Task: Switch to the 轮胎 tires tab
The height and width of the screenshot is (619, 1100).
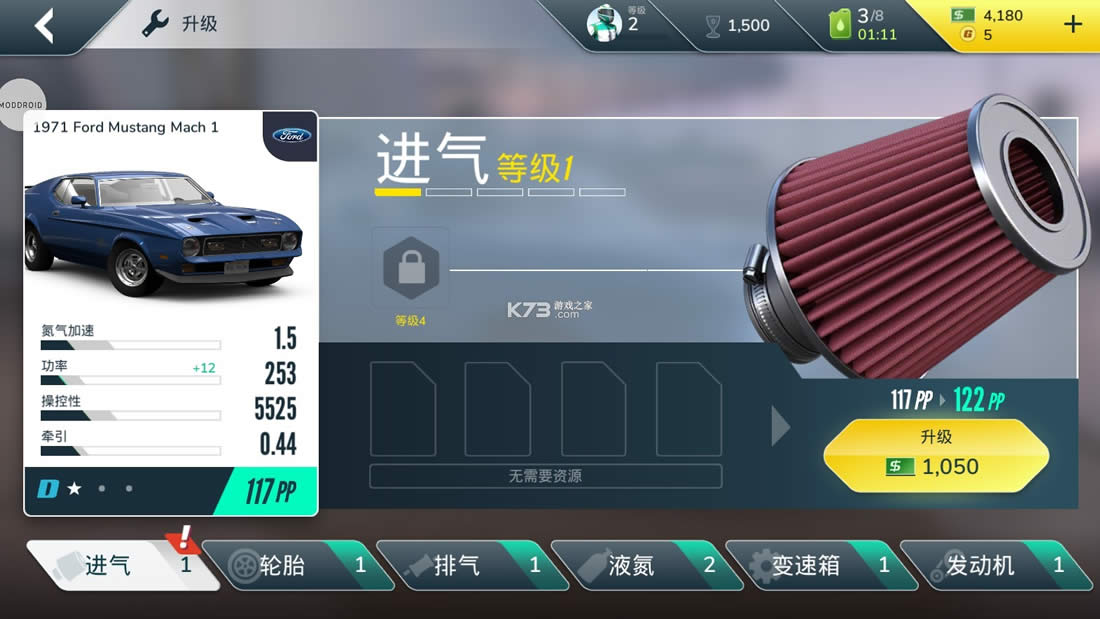Action: click(x=290, y=566)
